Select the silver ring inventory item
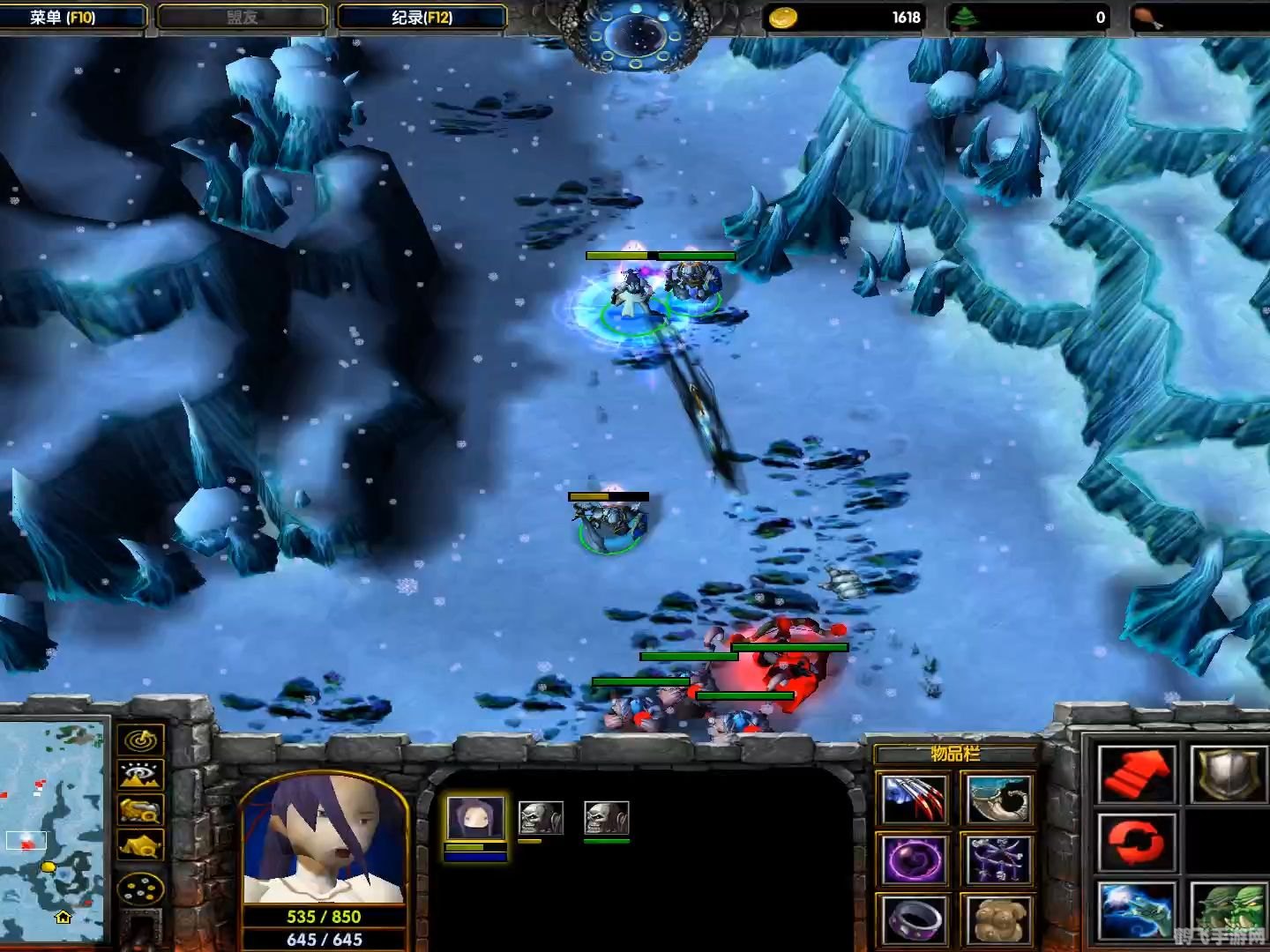Viewport: 1270px width, 952px height. pos(915,919)
